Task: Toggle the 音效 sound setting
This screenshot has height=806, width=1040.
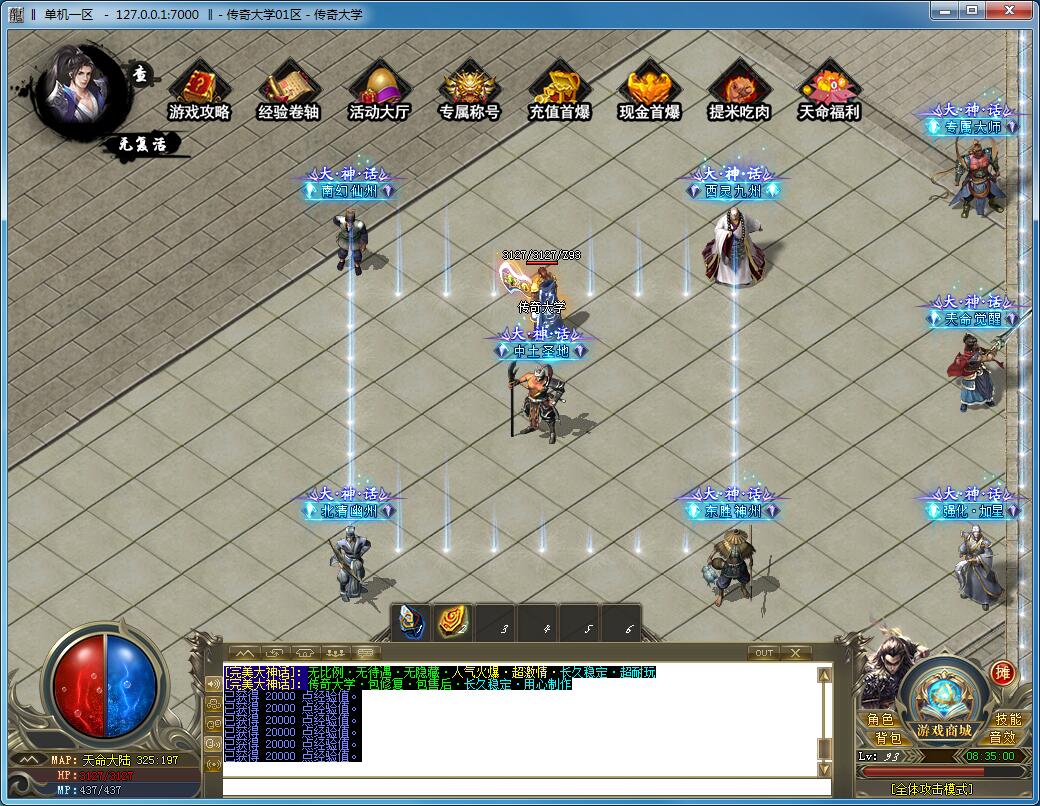Action: tap(1002, 738)
